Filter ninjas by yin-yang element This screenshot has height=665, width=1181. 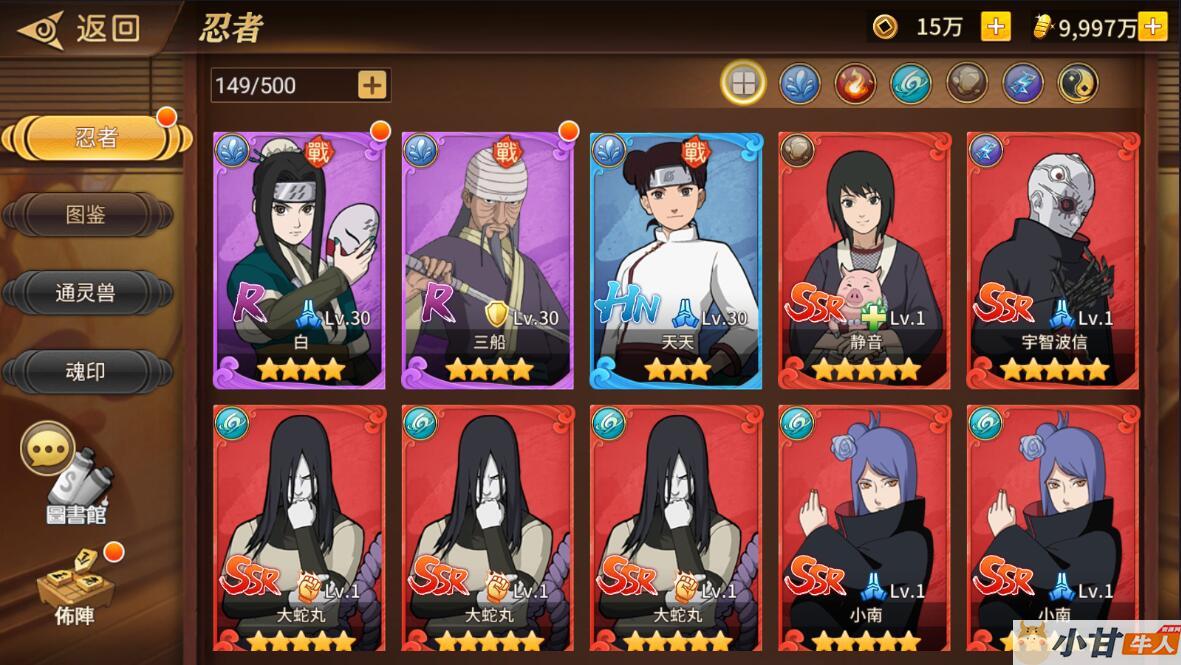(1078, 84)
